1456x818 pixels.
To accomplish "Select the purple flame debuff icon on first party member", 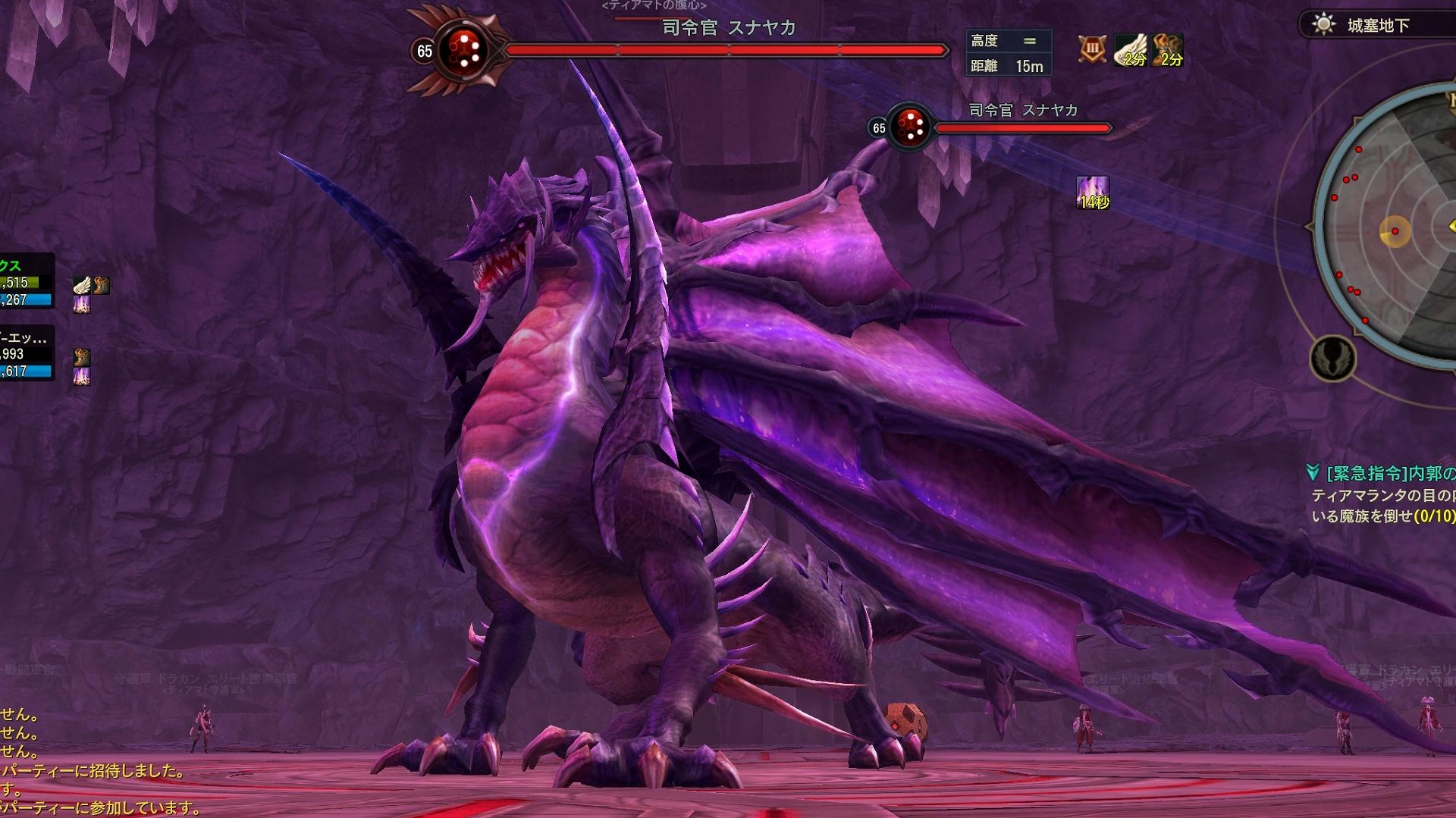I will [x=82, y=305].
